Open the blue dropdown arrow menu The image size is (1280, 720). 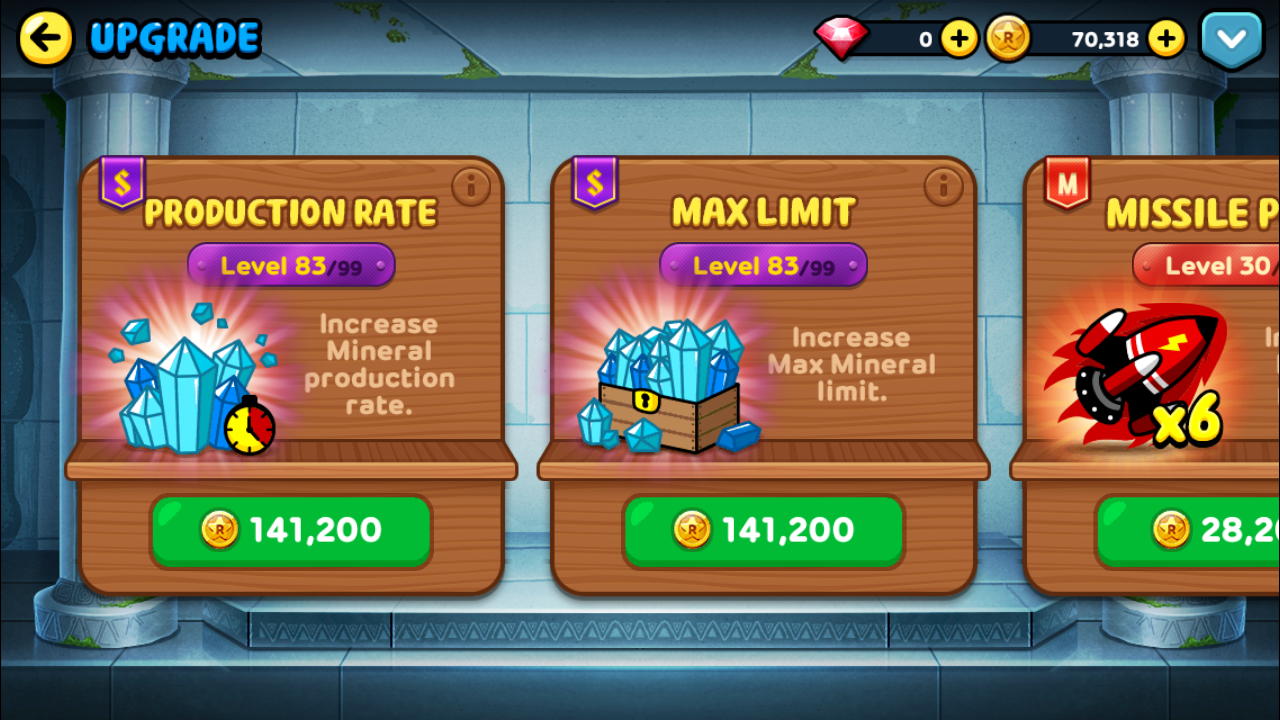[1231, 40]
